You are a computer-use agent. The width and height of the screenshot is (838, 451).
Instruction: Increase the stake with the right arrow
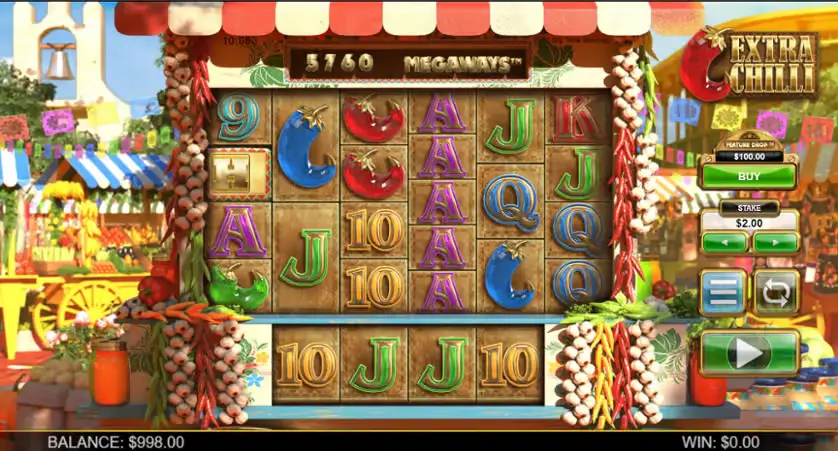pos(775,242)
